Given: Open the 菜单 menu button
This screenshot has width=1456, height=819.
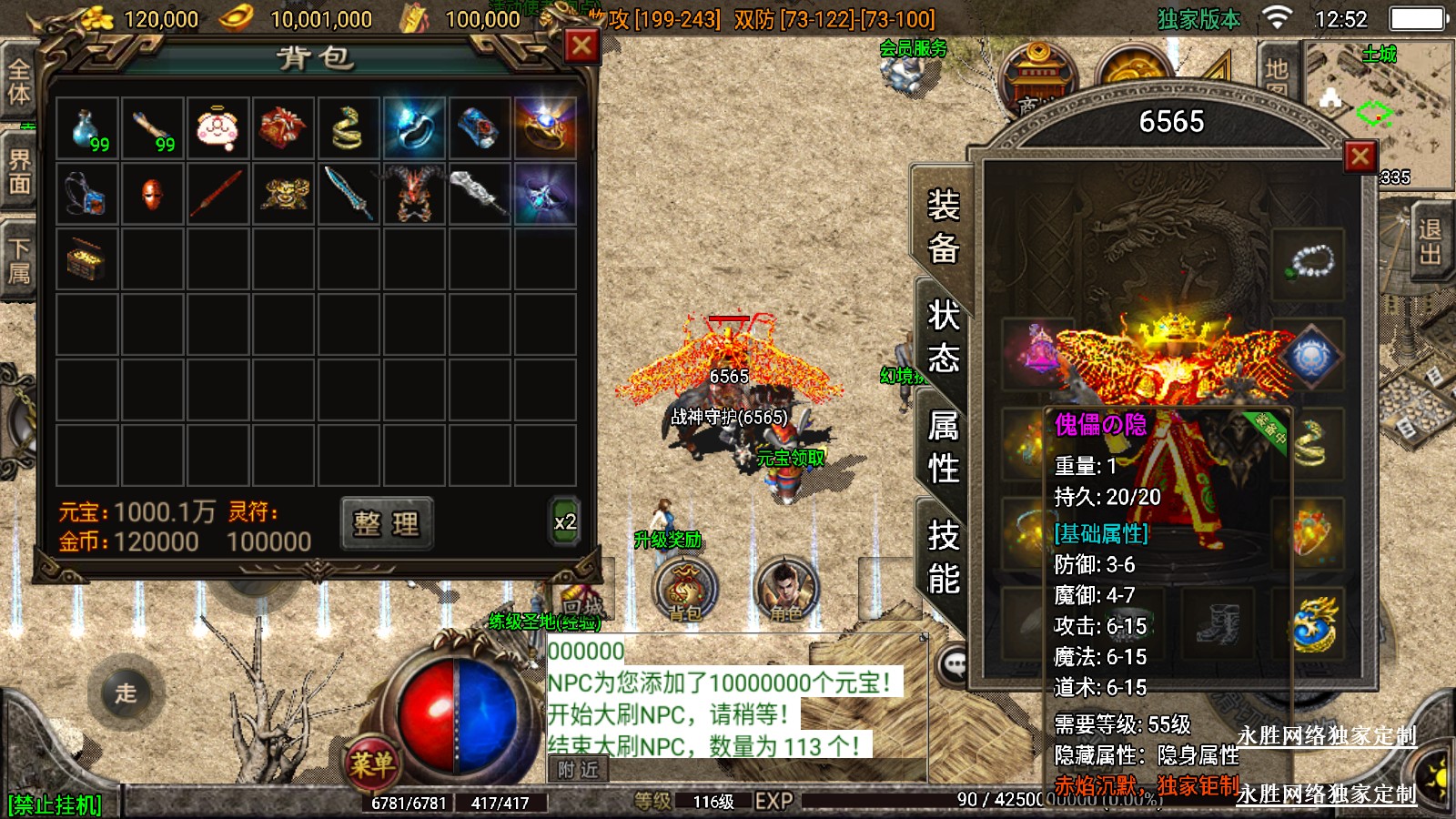Looking at the screenshot, I should point(371,763).
